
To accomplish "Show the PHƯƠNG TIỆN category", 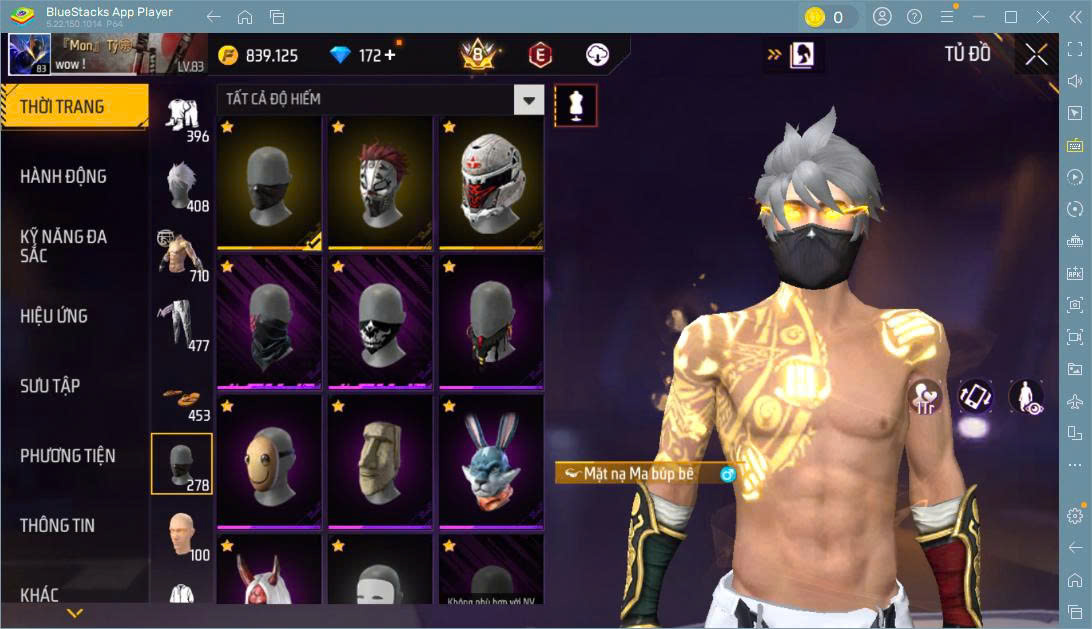I will [x=68, y=456].
